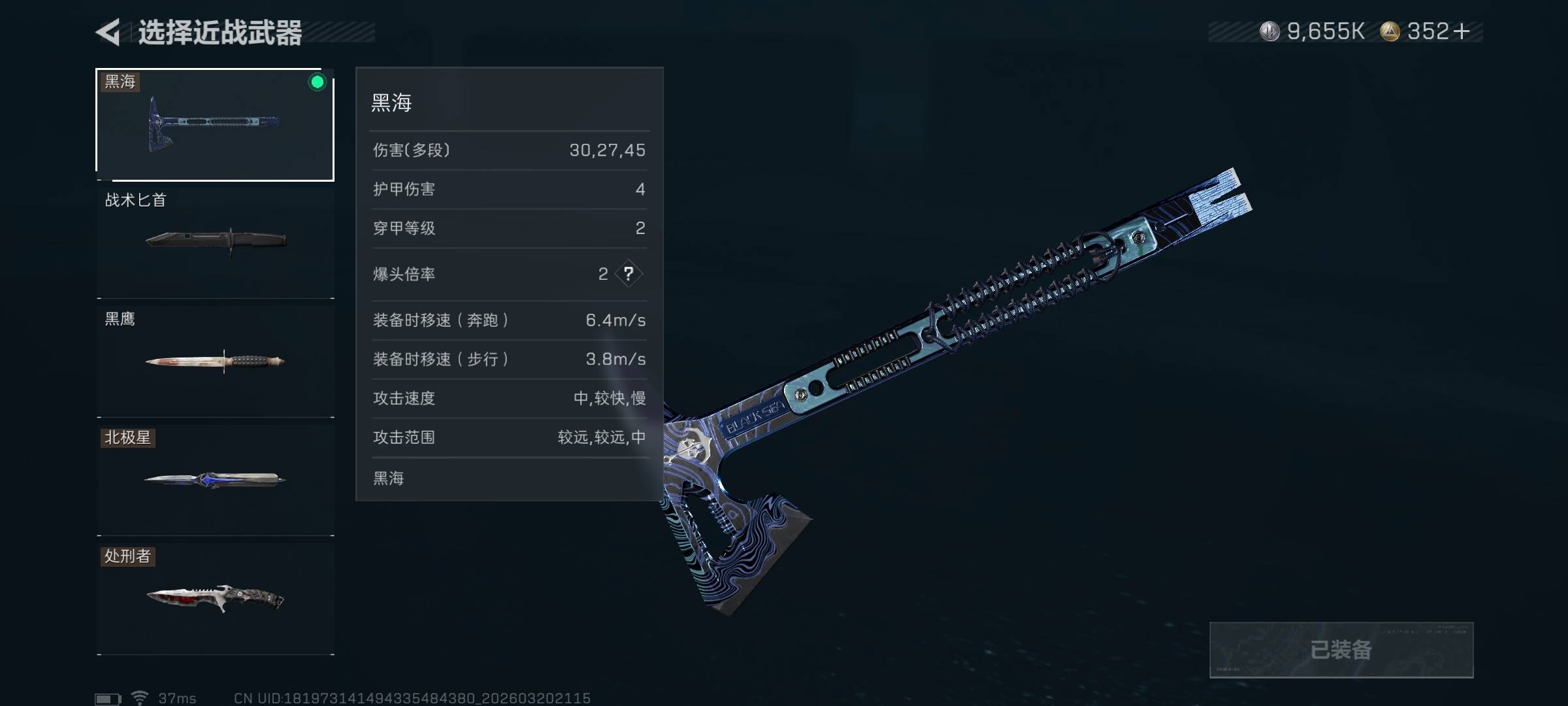This screenshot has width=1568, height=706.
Task: Go back using the arrow beside 选择近战武器
Action: [x=108, y=32]
